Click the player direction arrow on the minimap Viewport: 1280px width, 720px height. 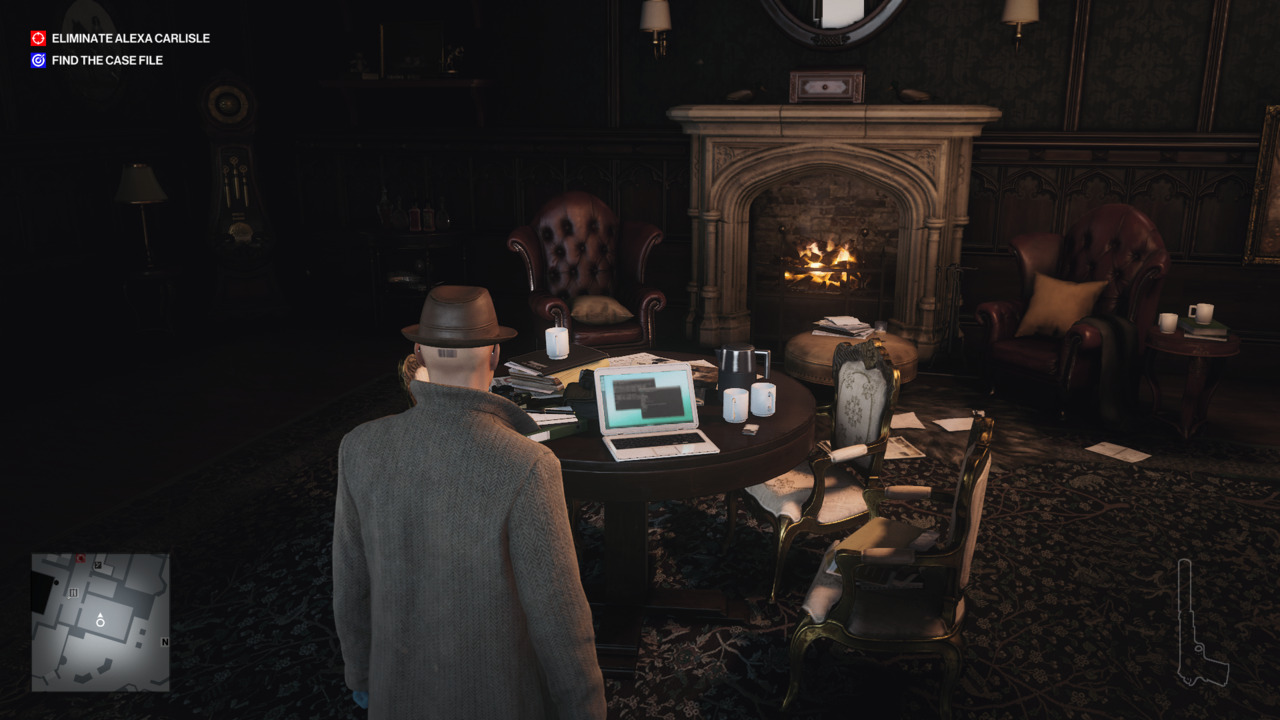(x=100, y=617)
